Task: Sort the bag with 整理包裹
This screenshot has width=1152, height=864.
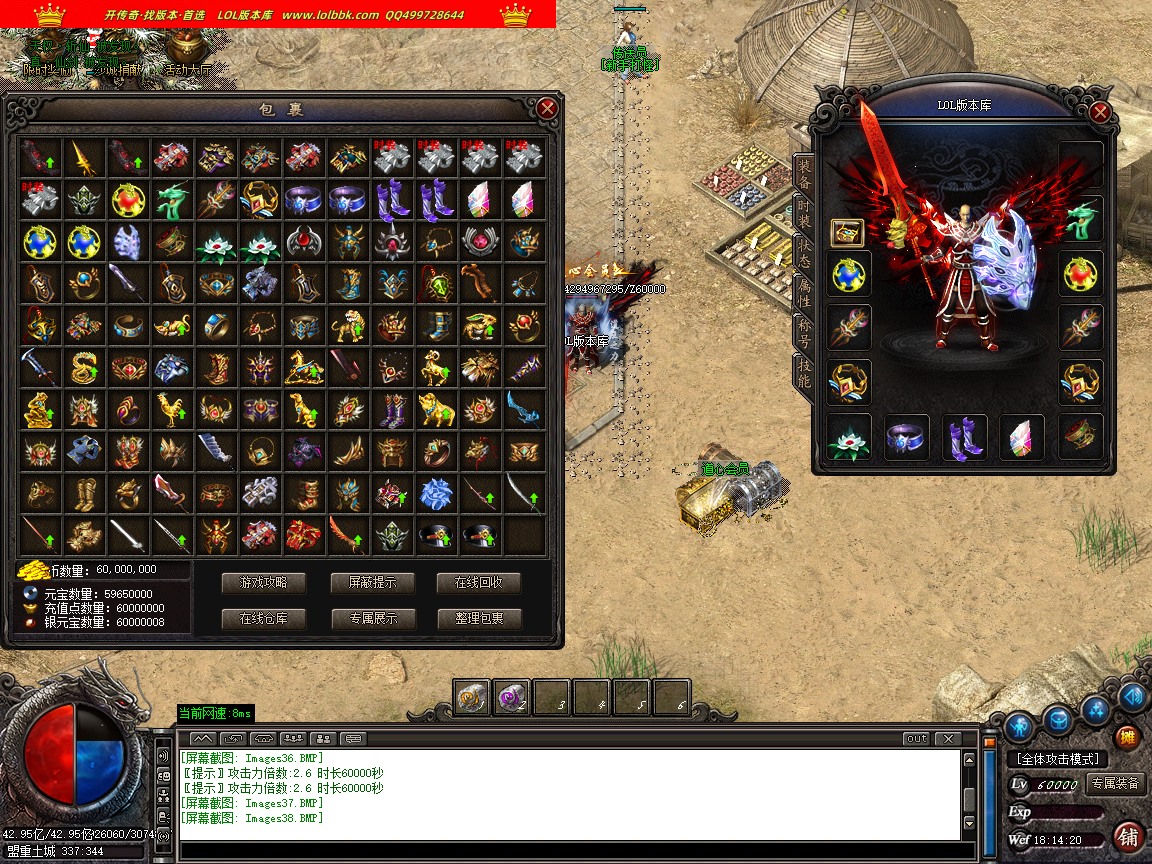Action: click(x=479, y=618)
